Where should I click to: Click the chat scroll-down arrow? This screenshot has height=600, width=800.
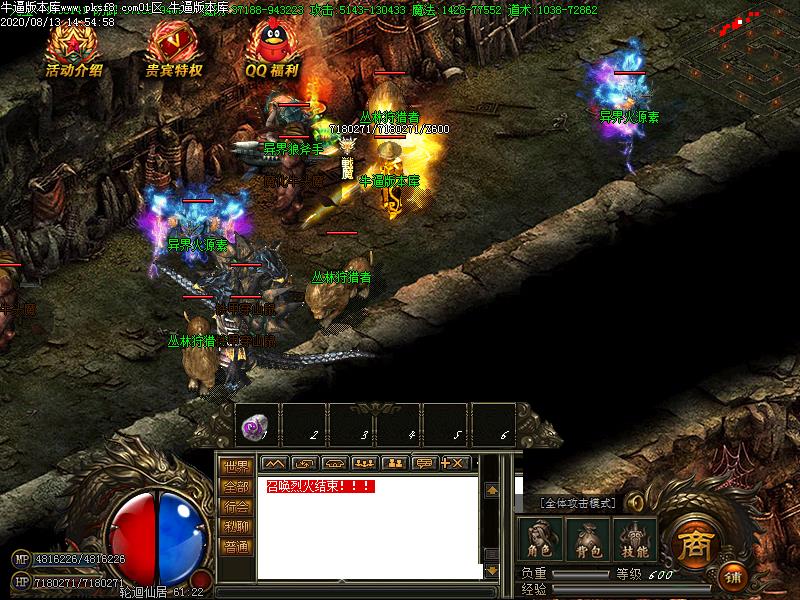pos(491,571)
